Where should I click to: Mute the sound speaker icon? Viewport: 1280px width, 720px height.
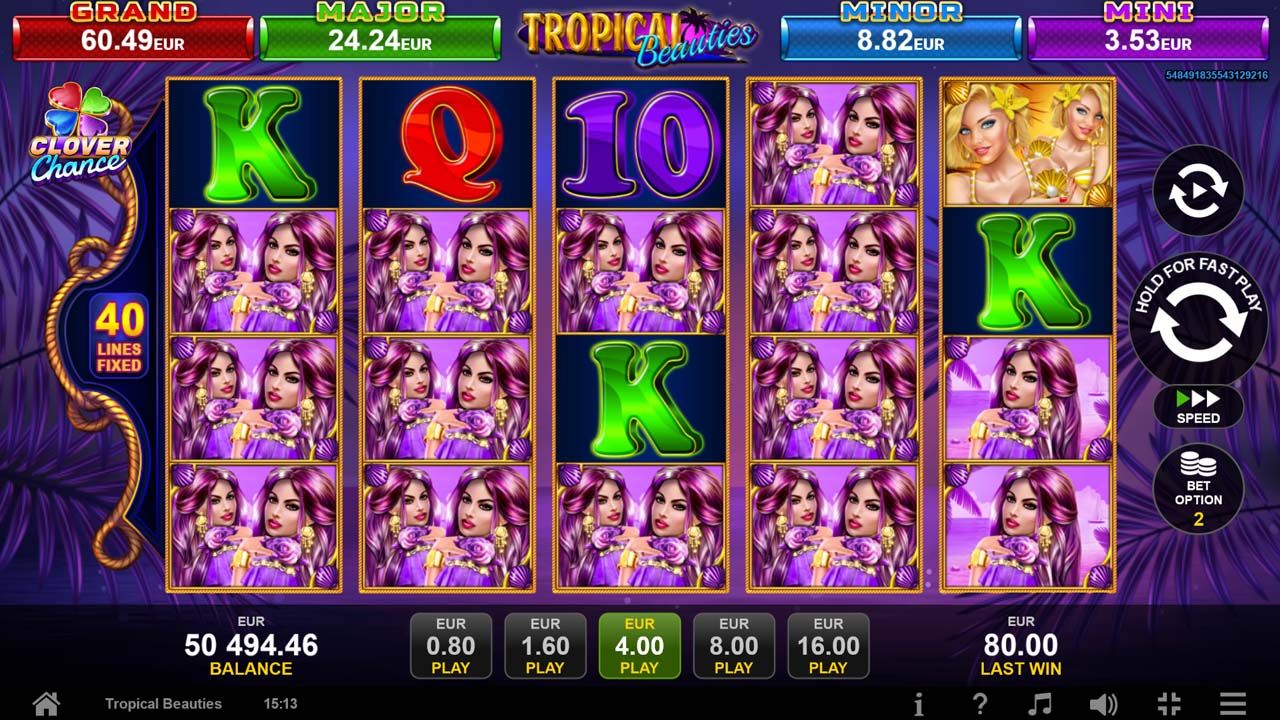[1103, 703]
